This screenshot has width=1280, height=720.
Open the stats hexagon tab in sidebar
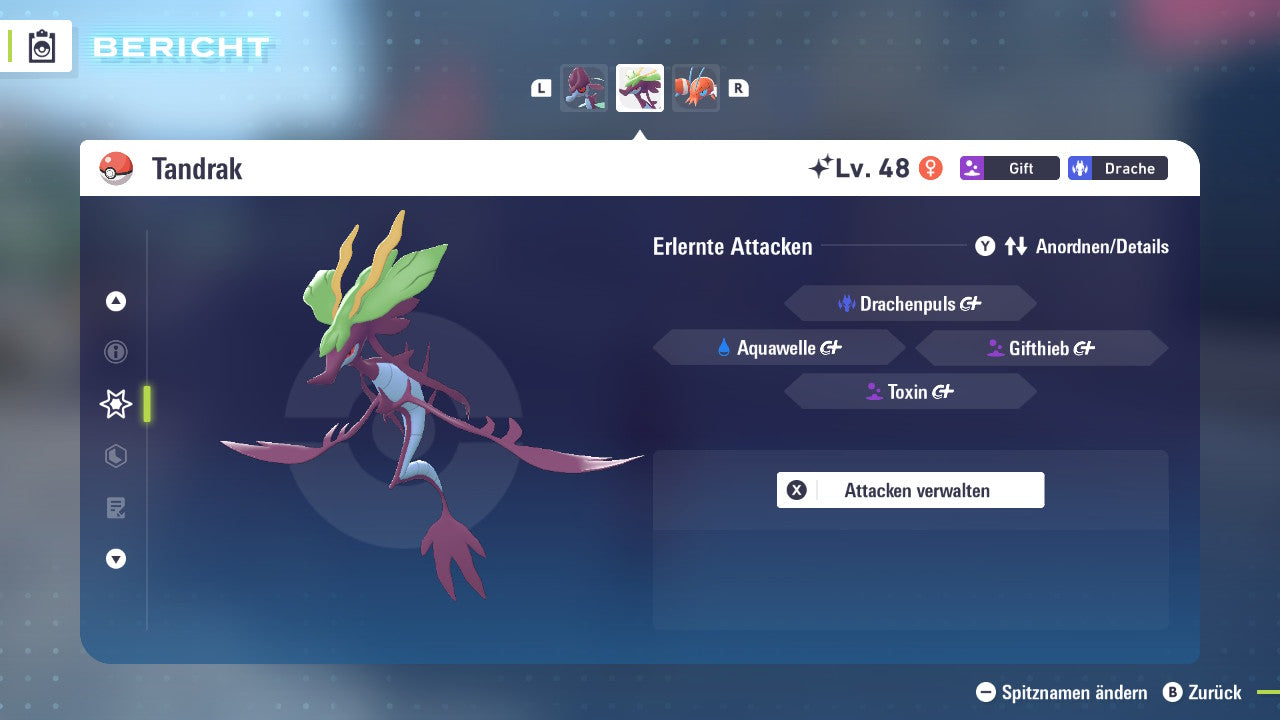(x=115, y=456)
